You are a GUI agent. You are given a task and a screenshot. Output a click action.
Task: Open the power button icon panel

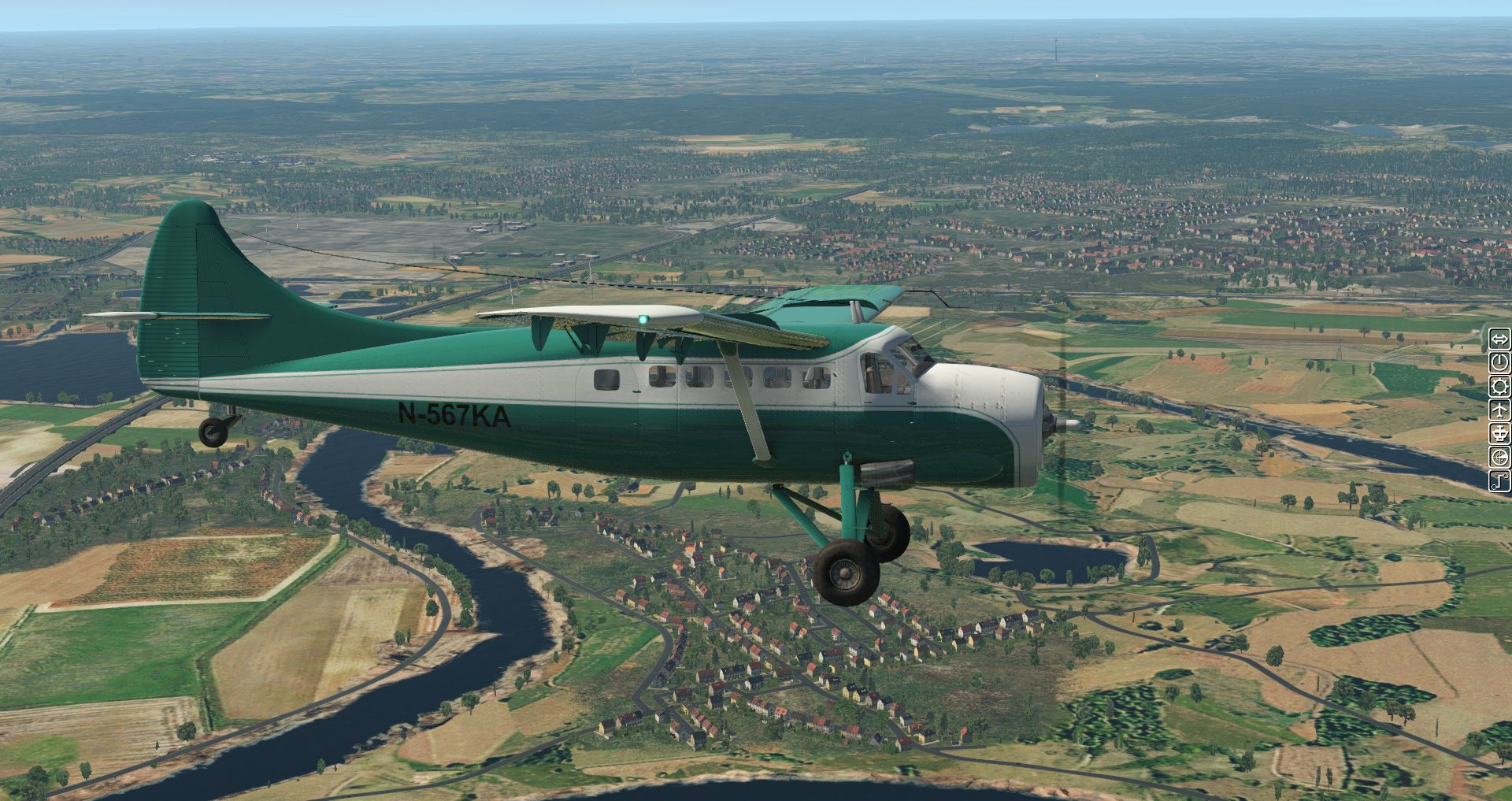click(1499, 363)
